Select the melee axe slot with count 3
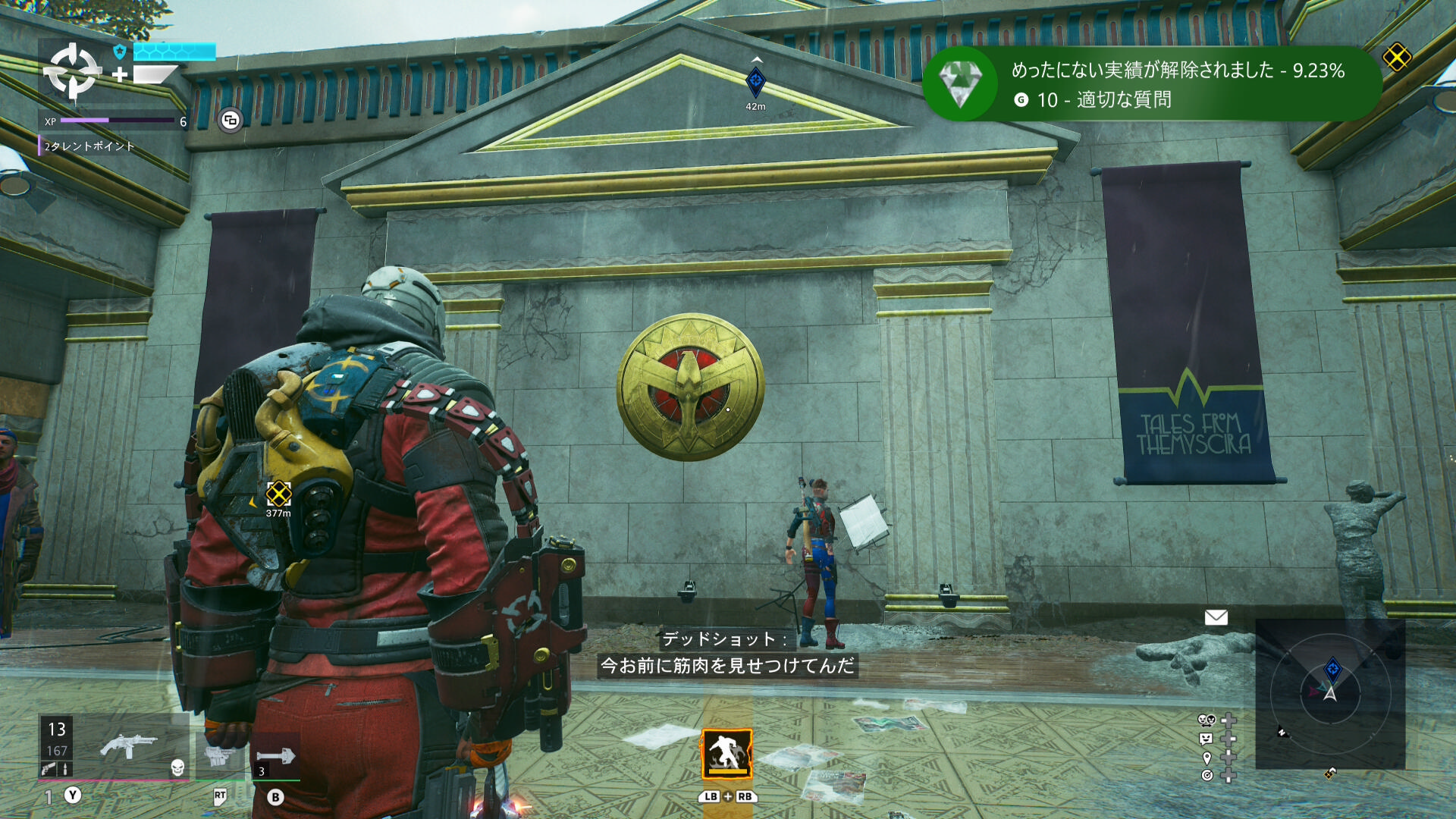Screen dimensions: 1456x819 (275, 756)
